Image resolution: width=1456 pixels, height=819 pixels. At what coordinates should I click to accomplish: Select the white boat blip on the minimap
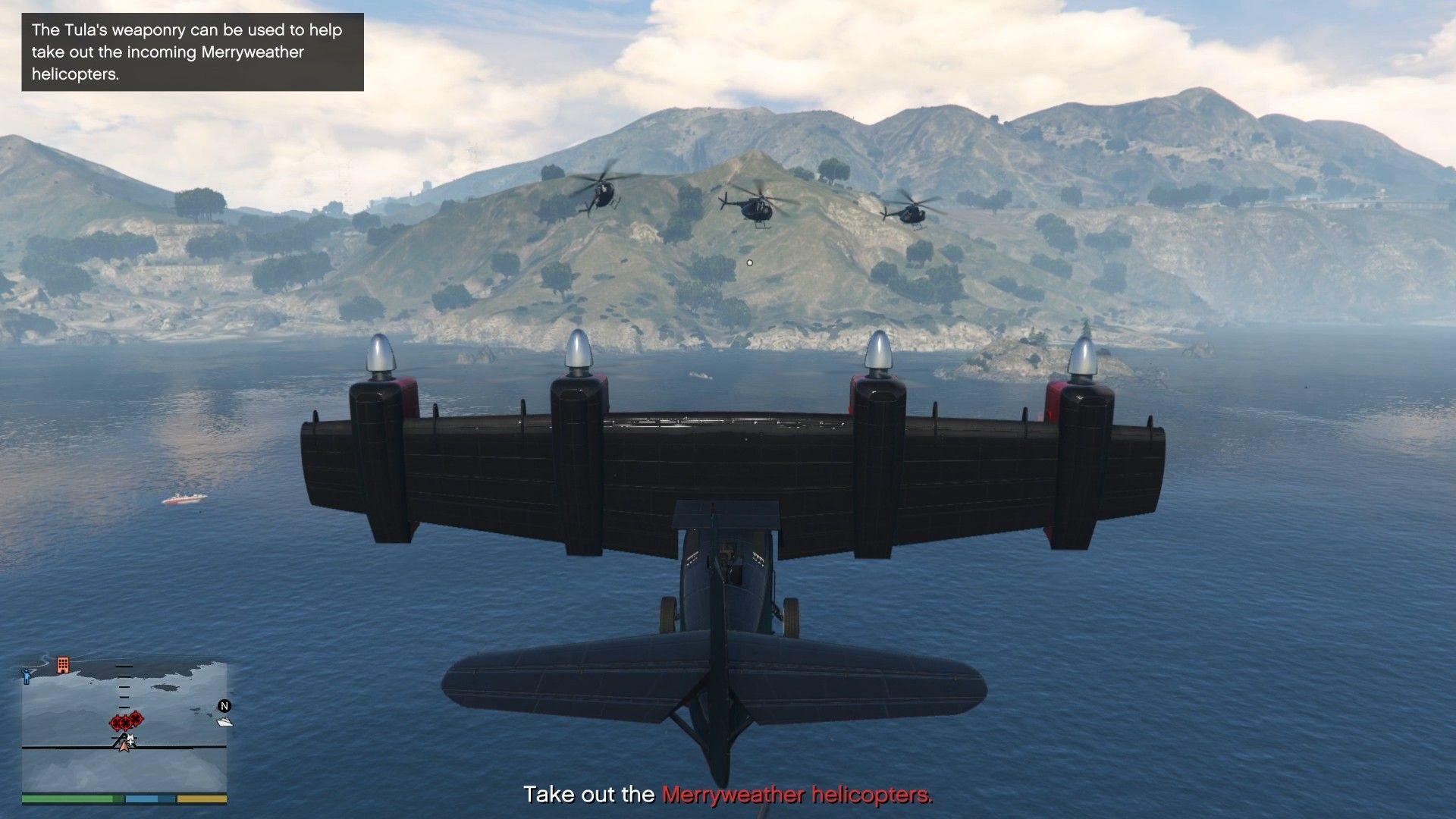tap(224, 722)
